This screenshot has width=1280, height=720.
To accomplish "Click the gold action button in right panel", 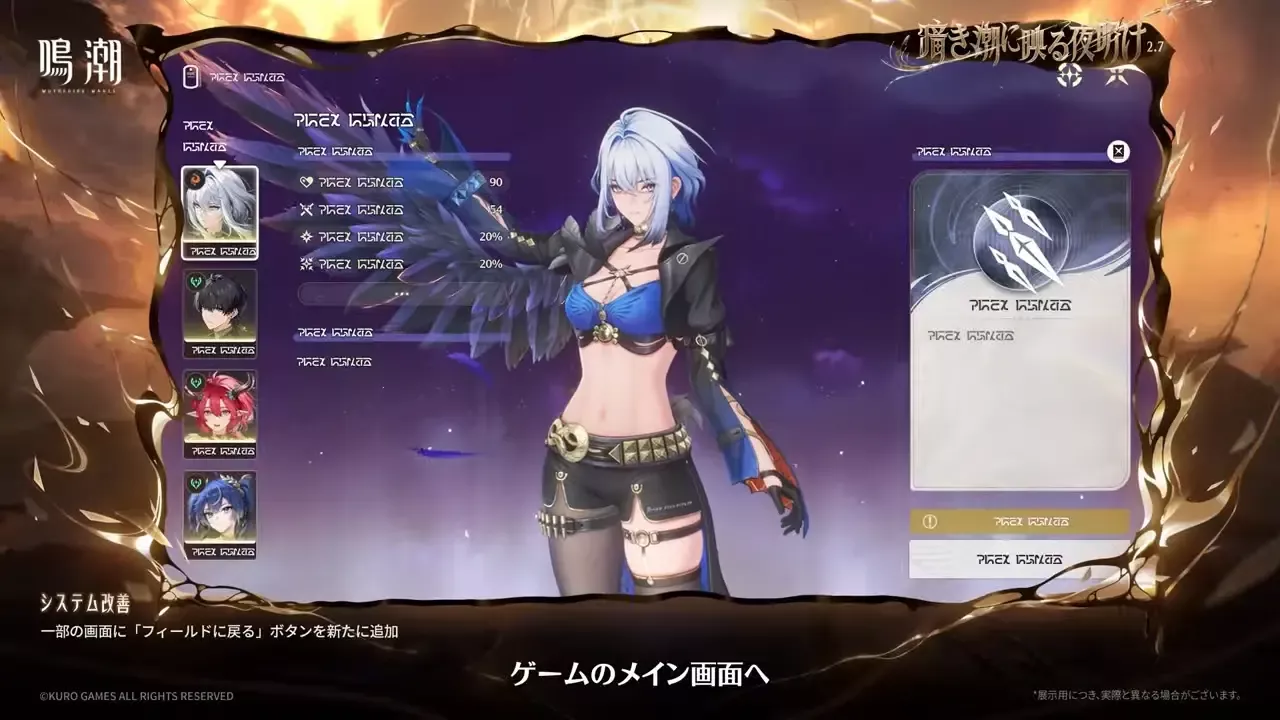I will pos(1018,521).
